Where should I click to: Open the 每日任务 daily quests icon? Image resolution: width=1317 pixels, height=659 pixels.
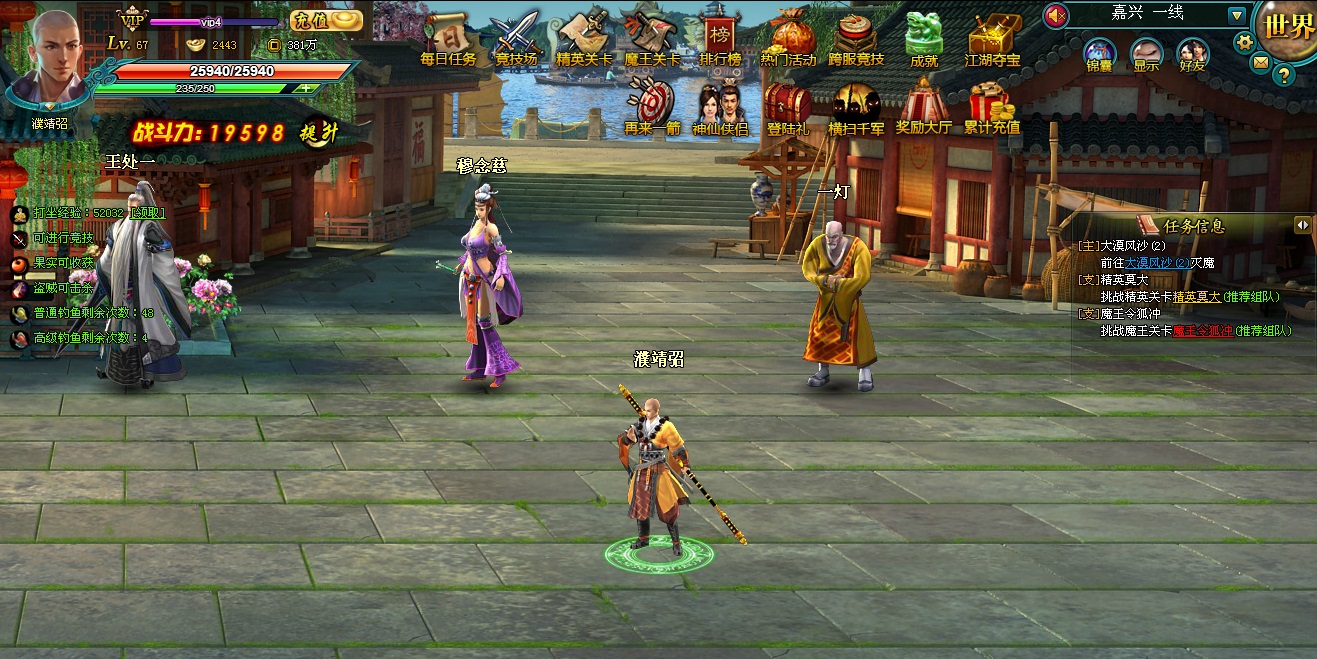448,38
